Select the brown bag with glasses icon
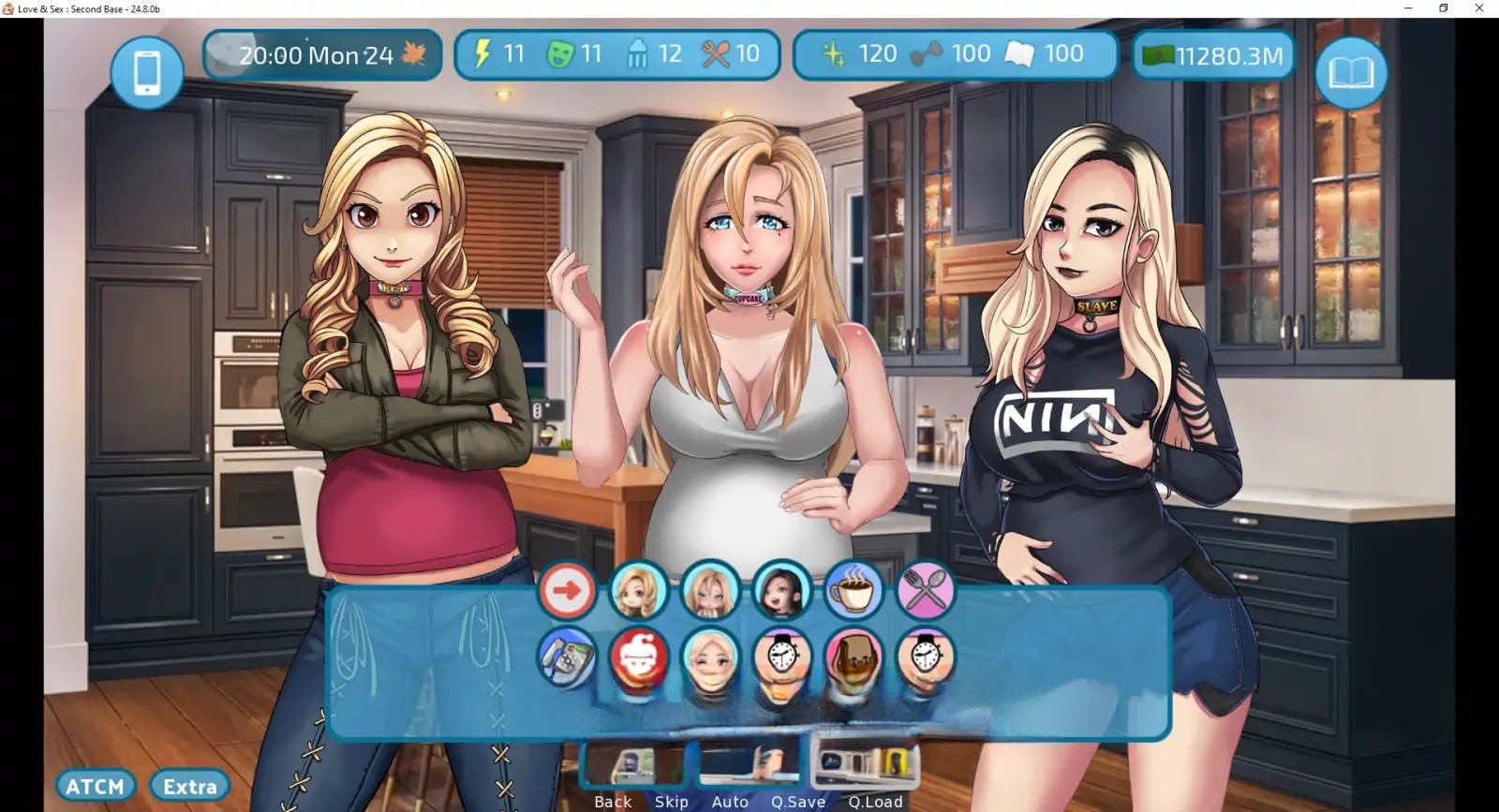 [x=853, y=657]
